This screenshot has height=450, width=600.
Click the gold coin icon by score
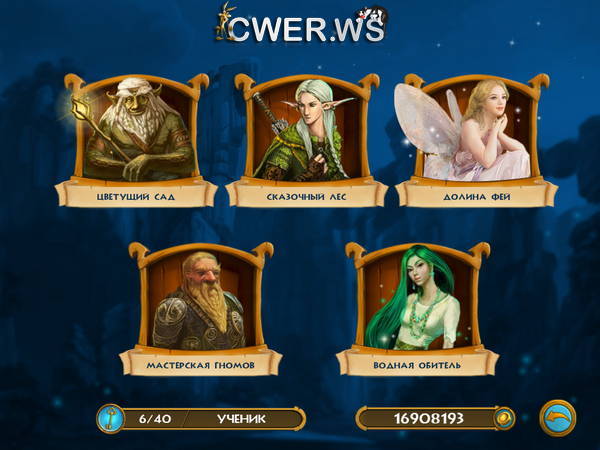point(502,418)
